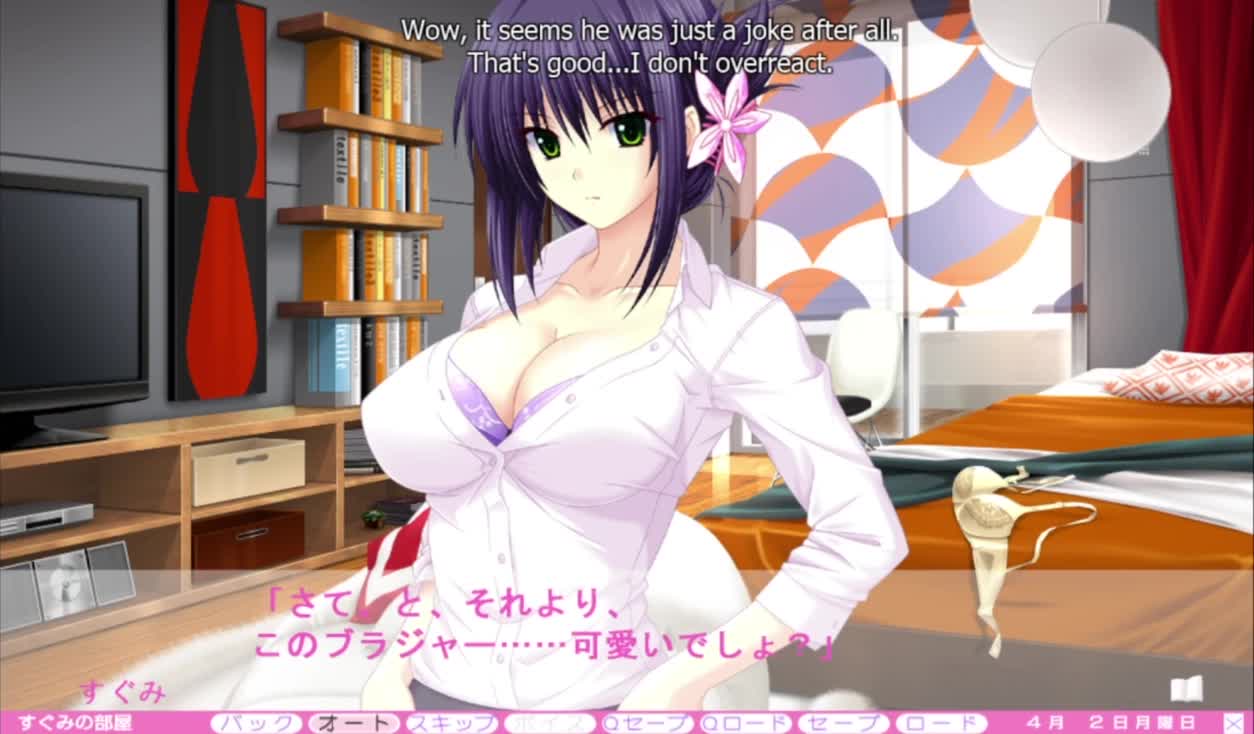Open the セーブ (Save) menu
1254x734 pixels.
pos(843,723)
